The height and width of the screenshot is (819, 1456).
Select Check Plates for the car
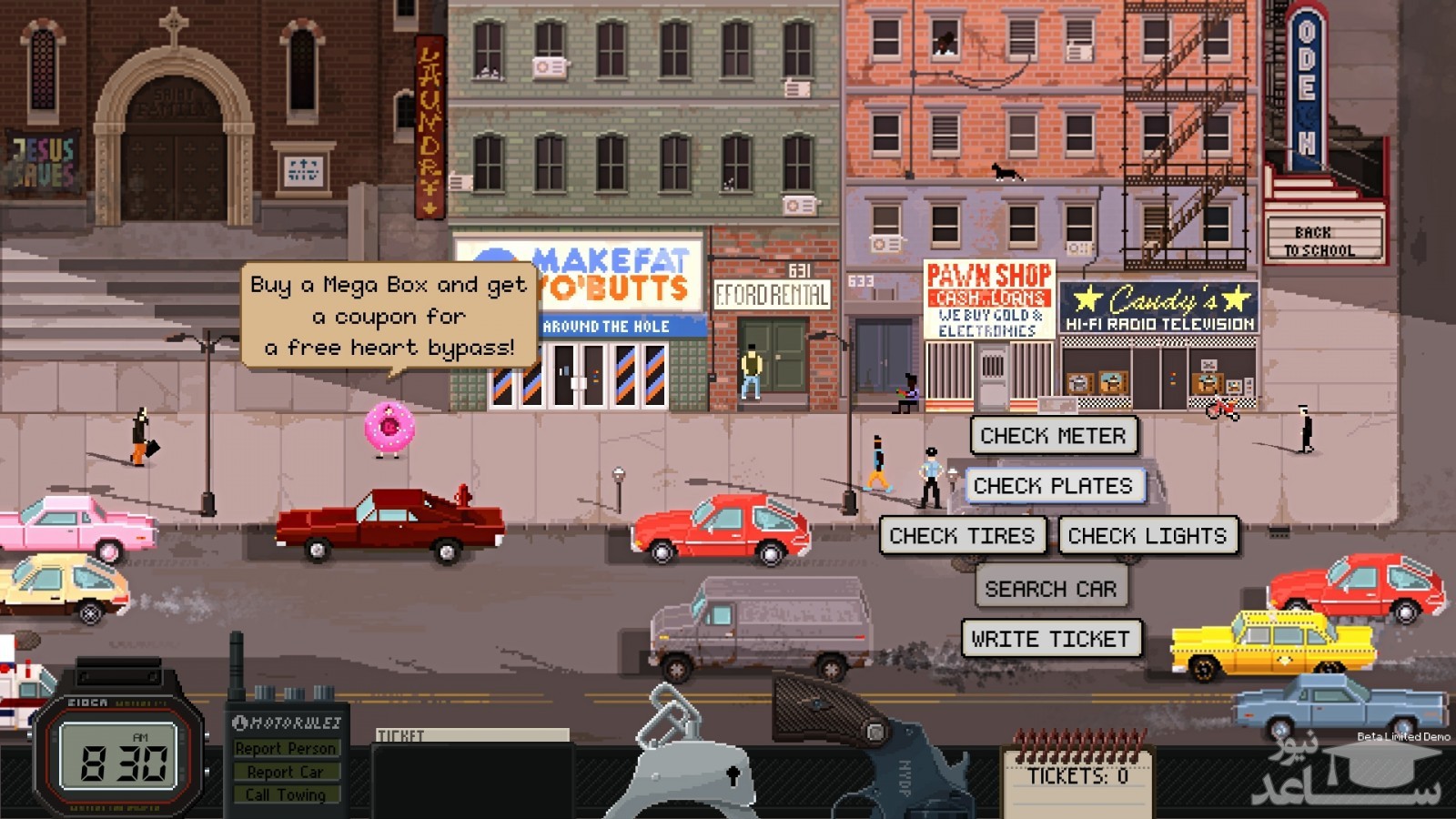point(1053,486)
